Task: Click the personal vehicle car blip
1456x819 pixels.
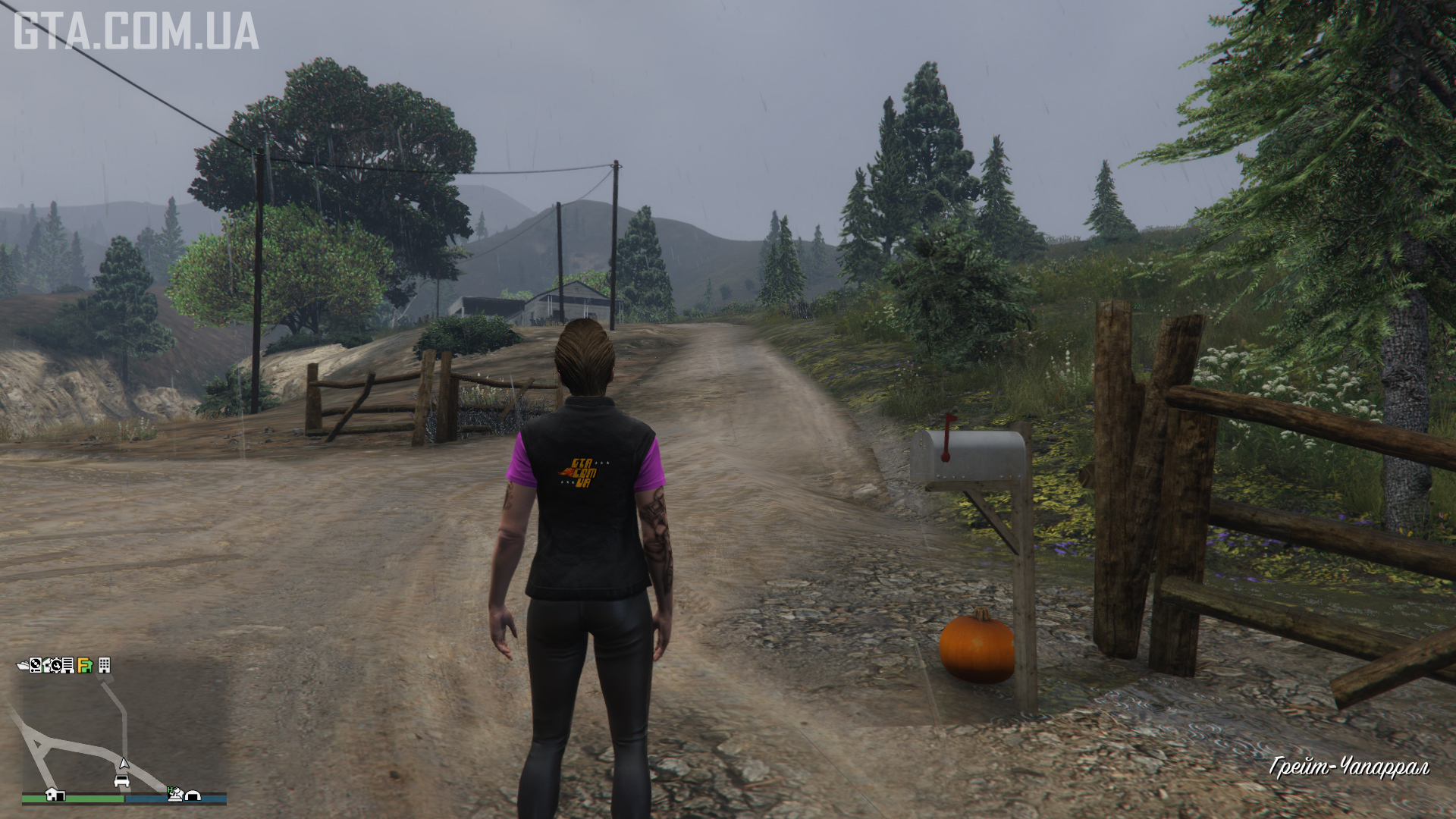Action: [121, 780]
